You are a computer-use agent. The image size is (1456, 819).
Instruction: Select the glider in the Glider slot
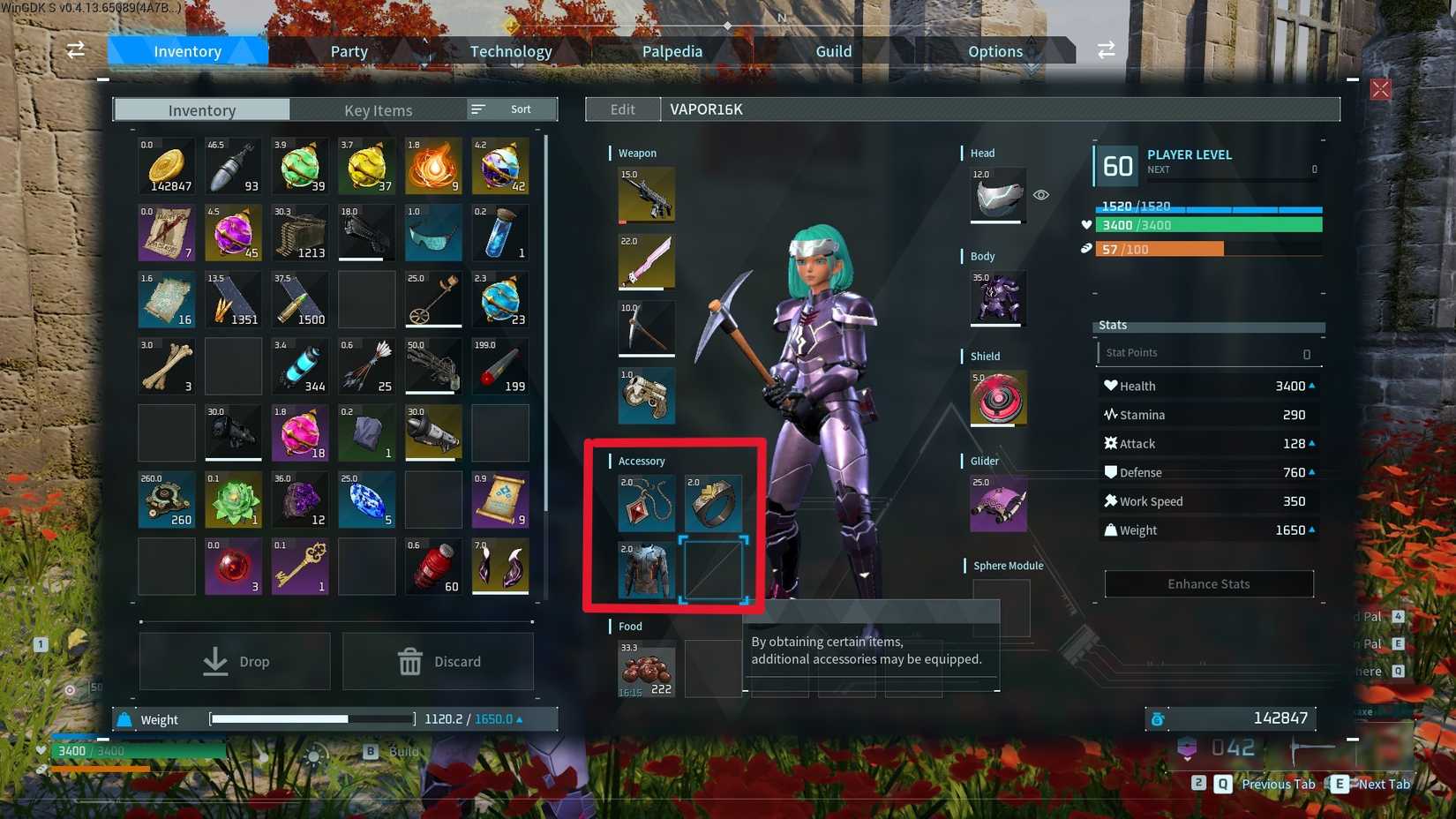(997, 504)
